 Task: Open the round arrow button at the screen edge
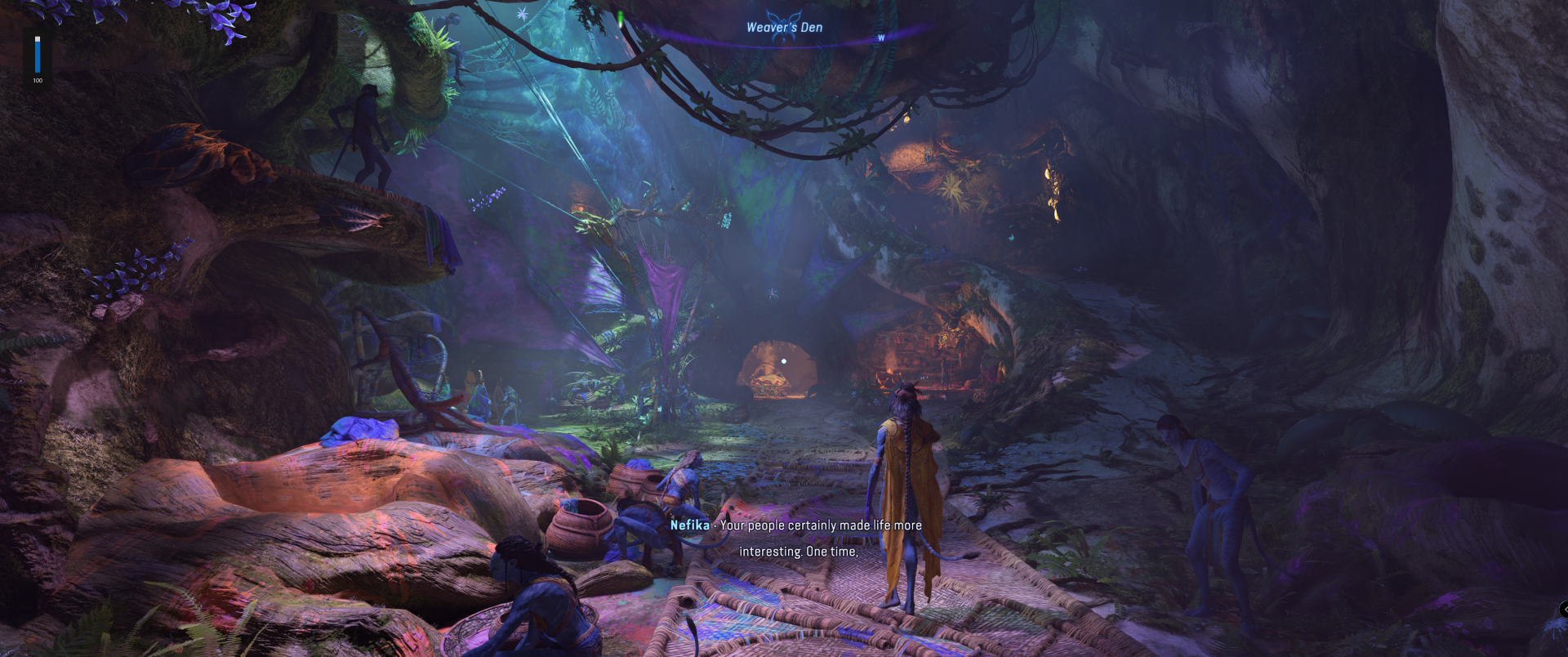point(1563,609)
